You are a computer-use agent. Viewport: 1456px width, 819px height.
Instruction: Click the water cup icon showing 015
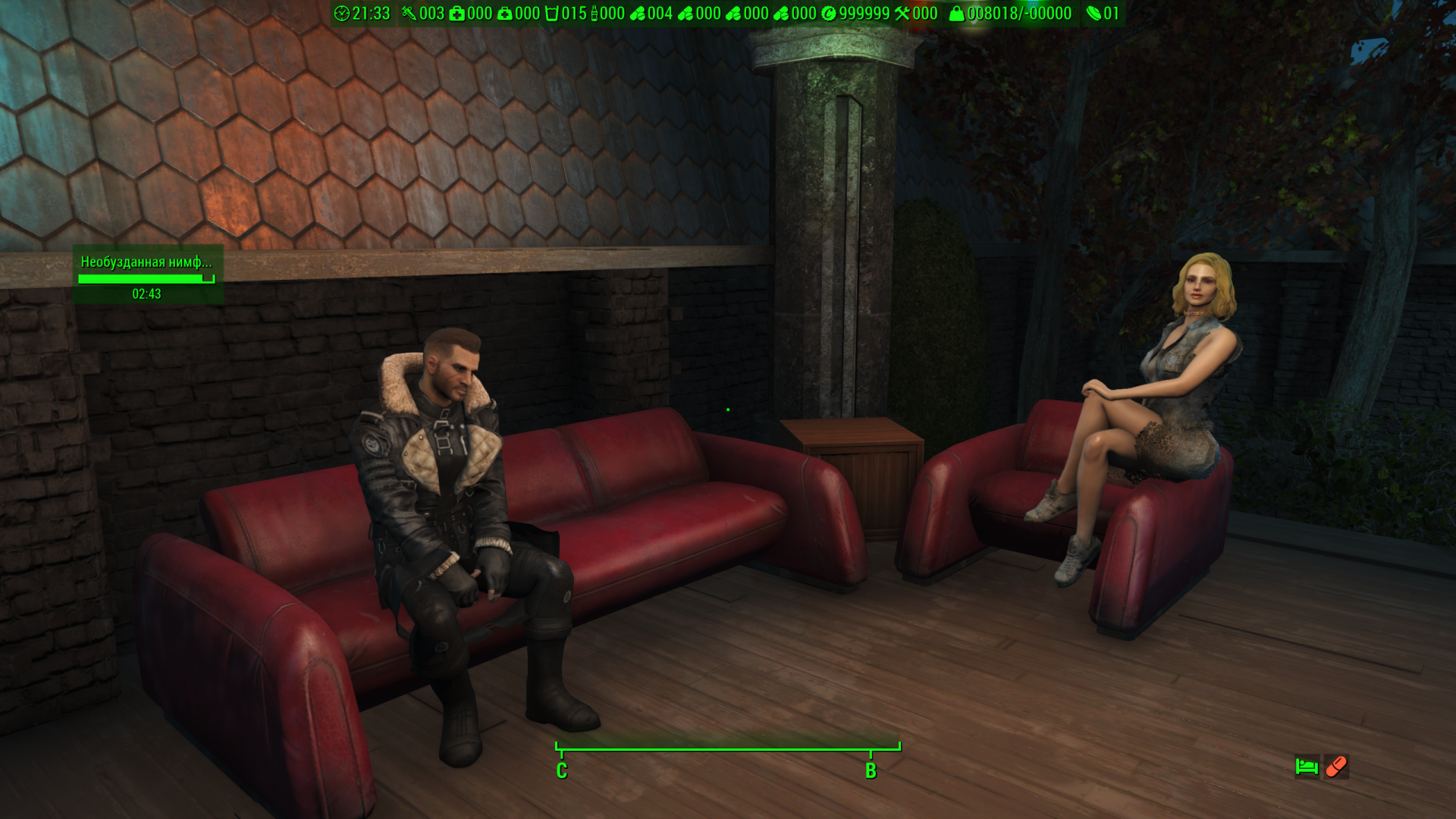point(551,14)
